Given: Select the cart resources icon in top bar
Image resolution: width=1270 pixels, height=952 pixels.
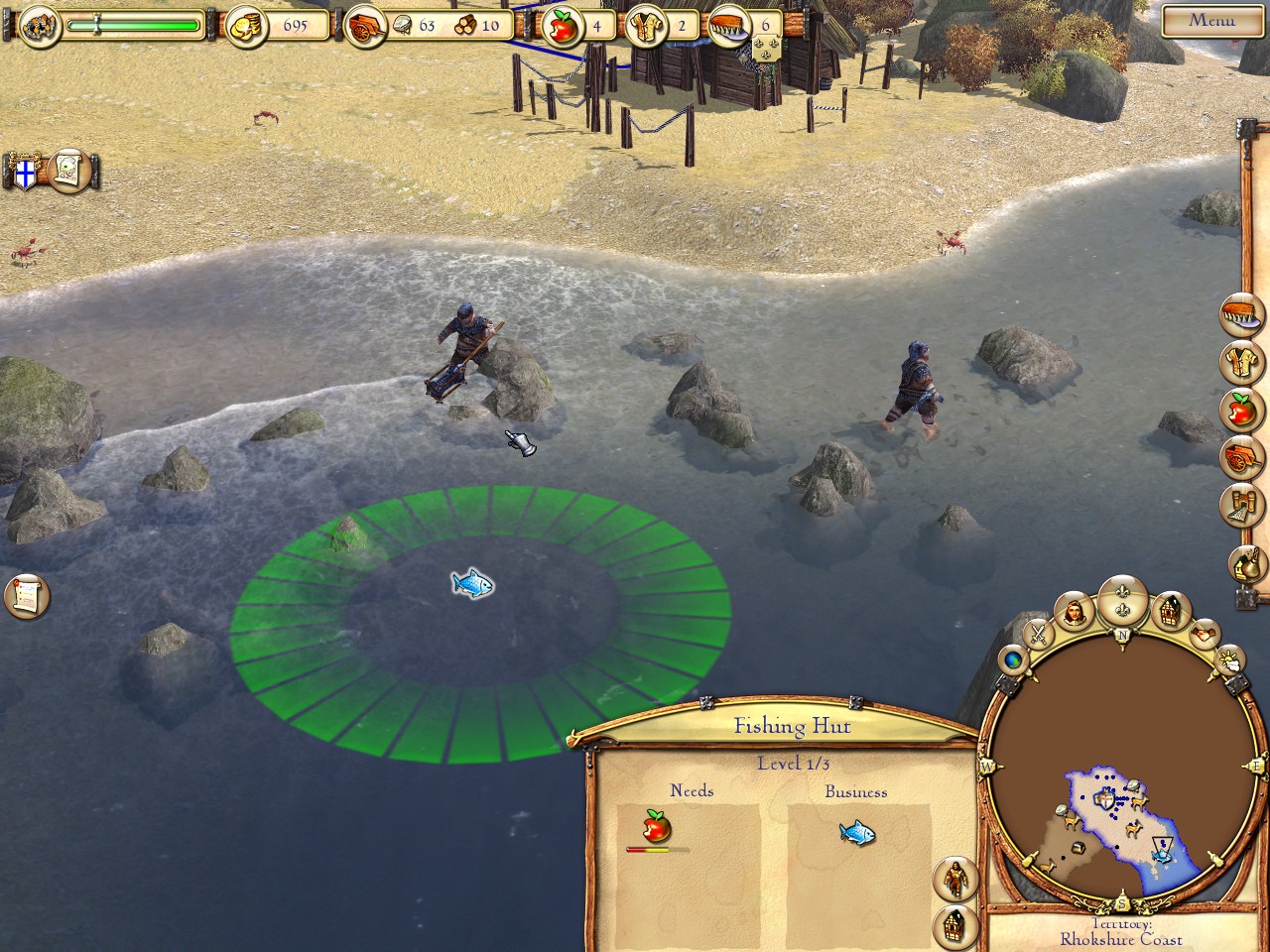Looking at the screenshot, I should click(x=365, y=28).
